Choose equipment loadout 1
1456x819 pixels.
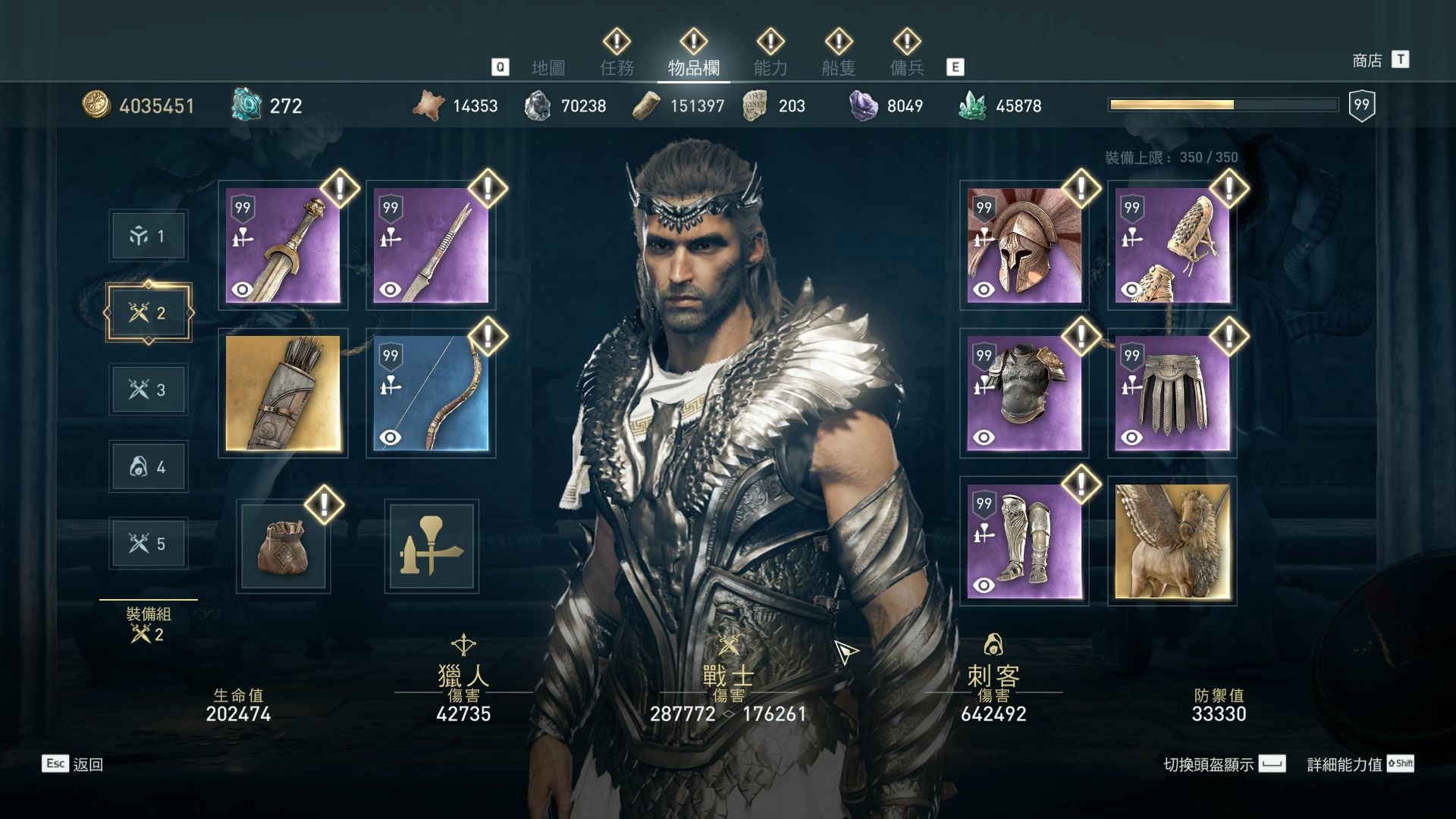(149, 237)
